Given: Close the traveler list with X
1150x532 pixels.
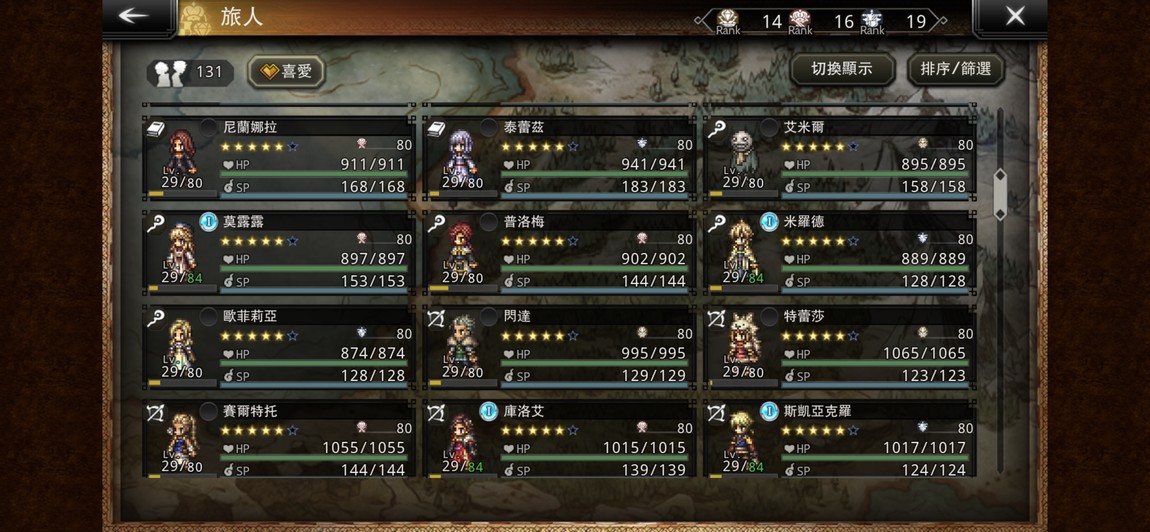Looking at the screenshot, I should (1014, 17).
